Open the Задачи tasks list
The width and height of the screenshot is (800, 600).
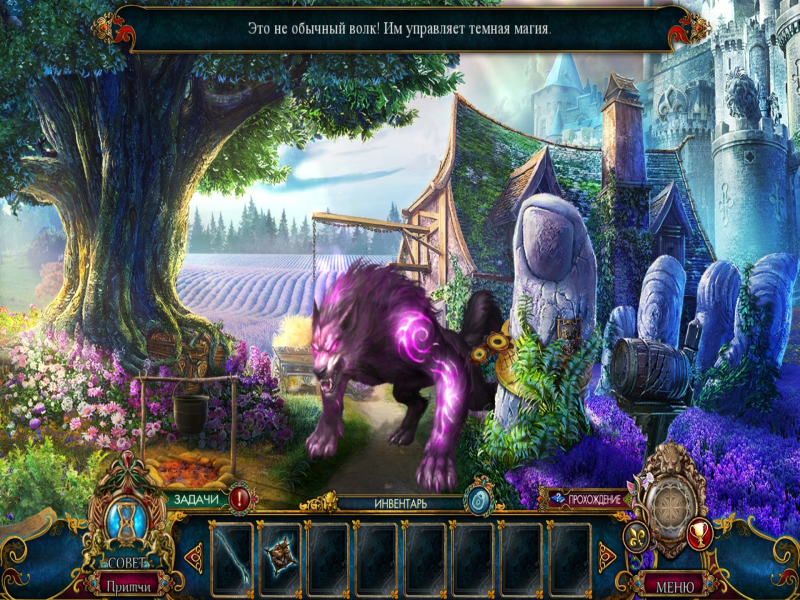tap(196, 499)
